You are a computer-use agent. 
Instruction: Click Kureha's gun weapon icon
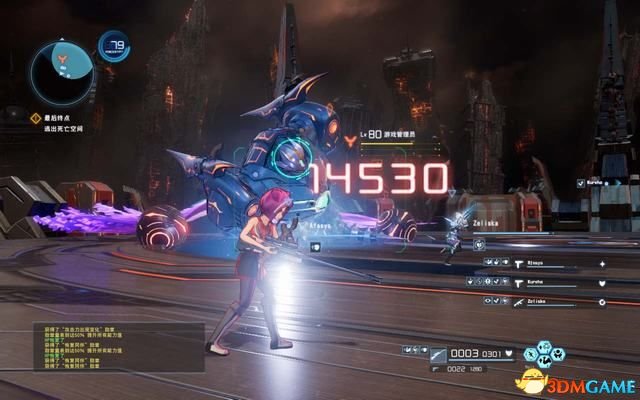click(518, 284)
